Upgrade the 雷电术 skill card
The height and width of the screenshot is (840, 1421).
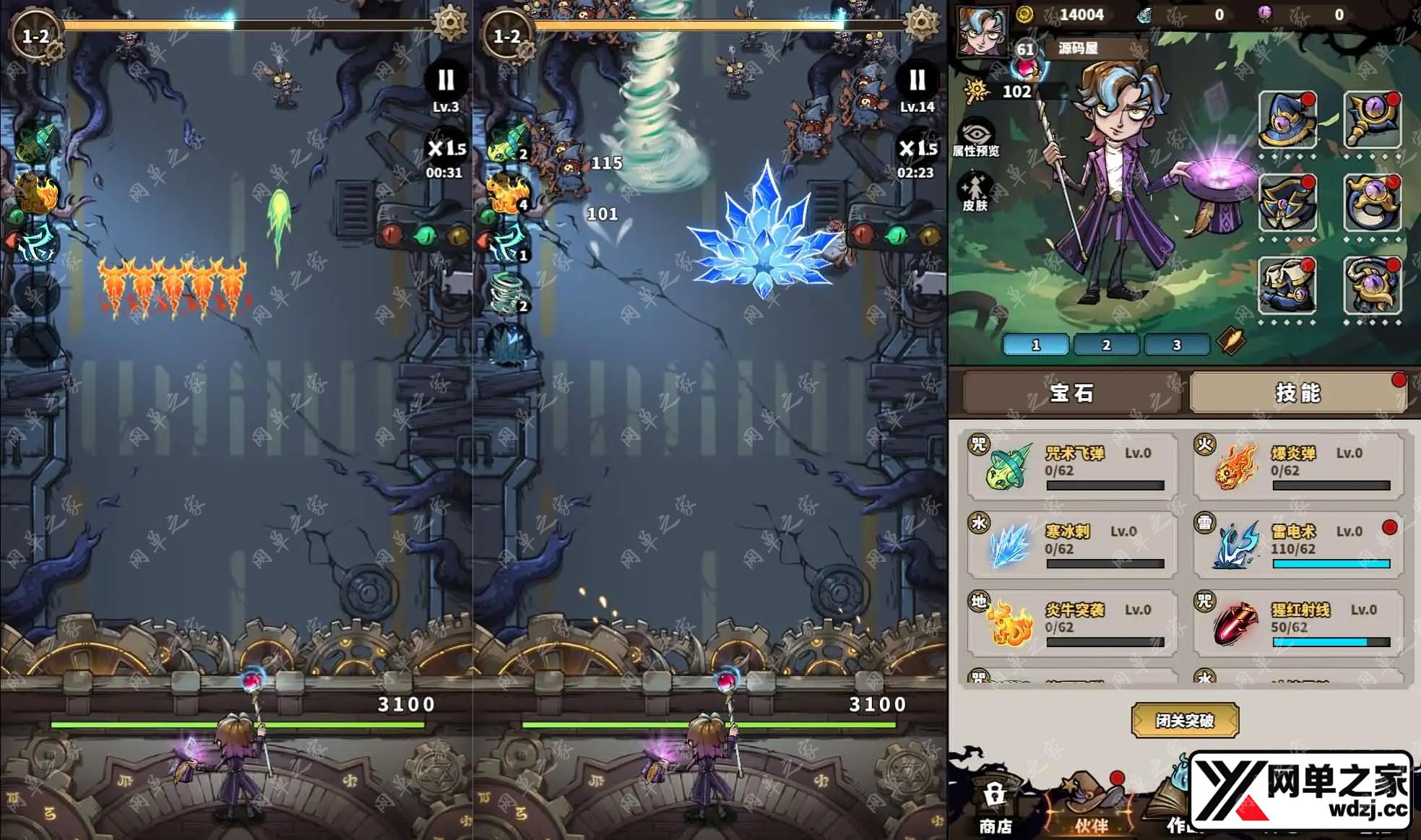coord(1297,544)
